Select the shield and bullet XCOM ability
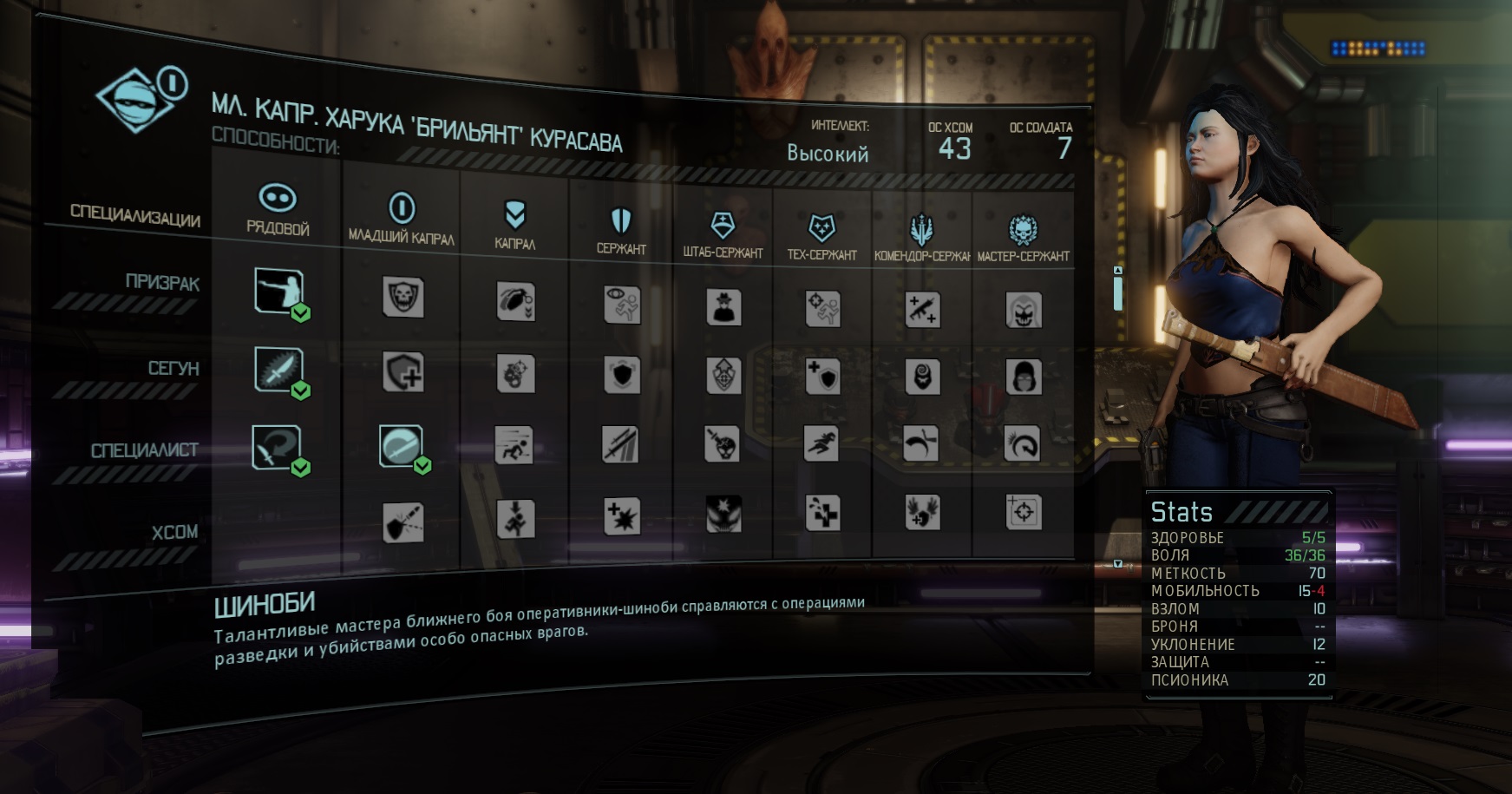The width and height of the screenshot is (1512, 794). click(403, 522)
